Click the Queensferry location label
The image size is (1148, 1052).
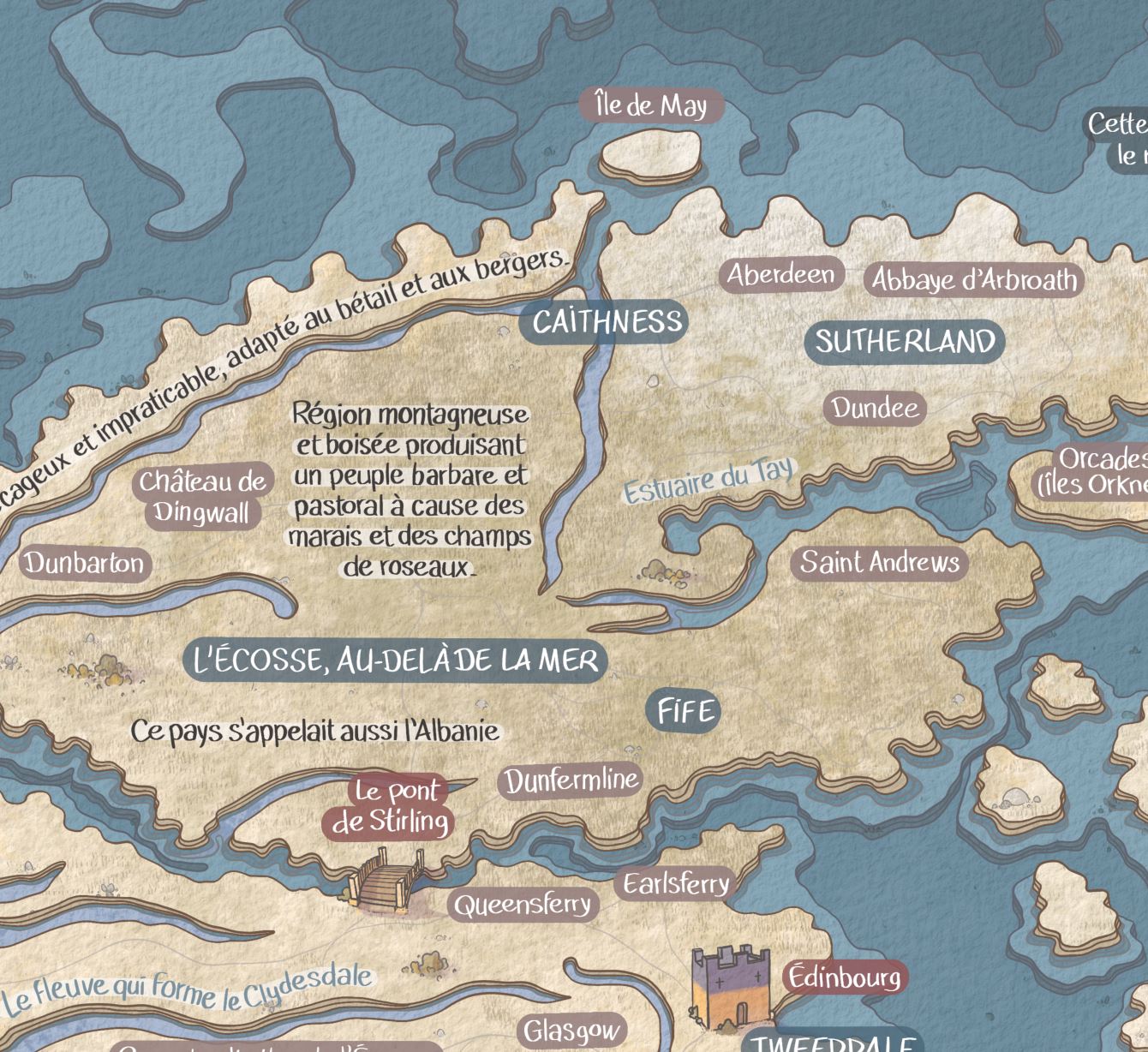click(x=523, y=904)
